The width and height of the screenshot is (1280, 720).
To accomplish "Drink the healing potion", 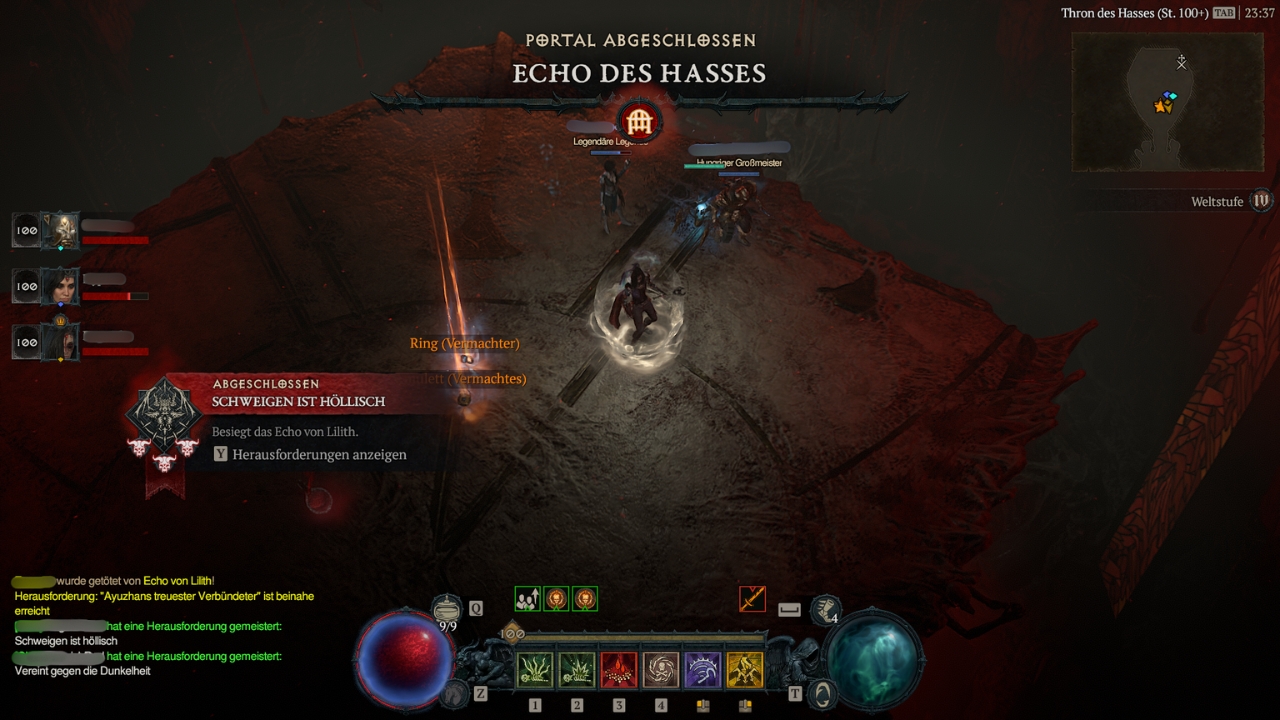I will (447, 607).
